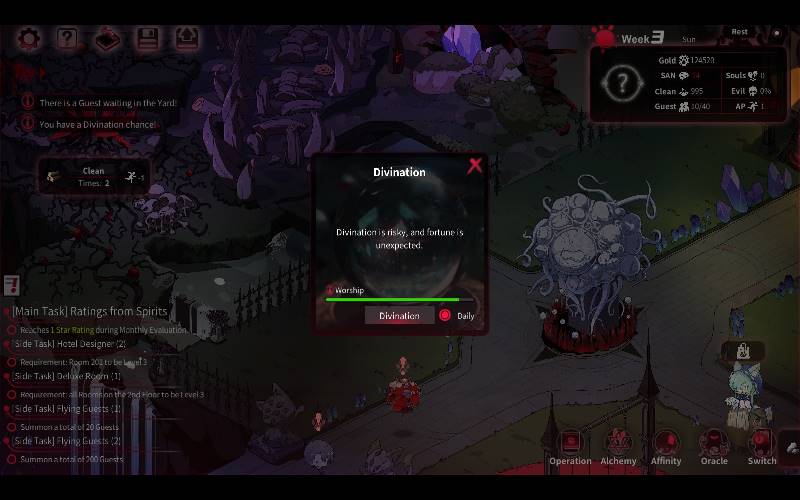Choose the Clean action panel
This screenshot has height=500, width=800.
[94, 177]
